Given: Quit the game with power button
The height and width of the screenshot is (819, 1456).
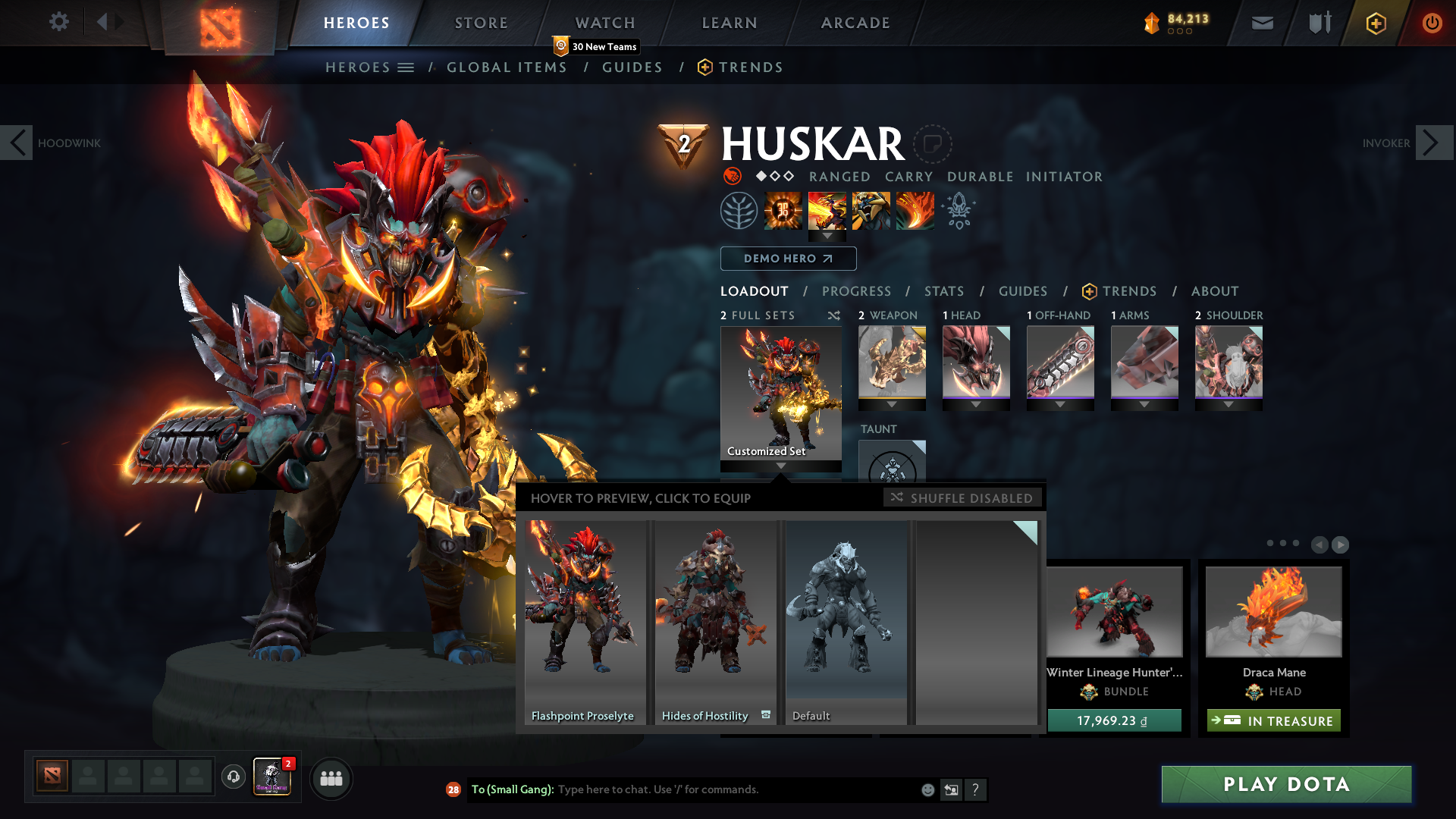Looking at the screenshot, I should click(1432, 23).
